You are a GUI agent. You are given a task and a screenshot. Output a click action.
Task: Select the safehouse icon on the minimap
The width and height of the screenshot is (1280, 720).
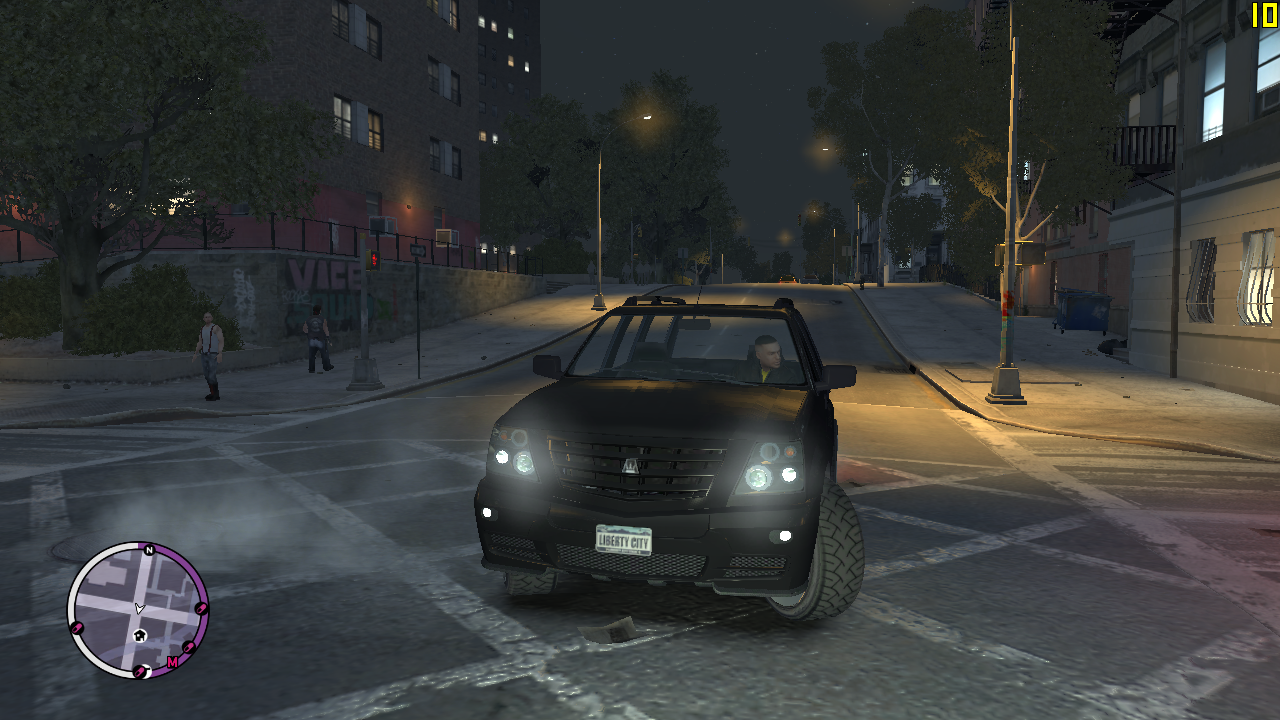[139, 634]
